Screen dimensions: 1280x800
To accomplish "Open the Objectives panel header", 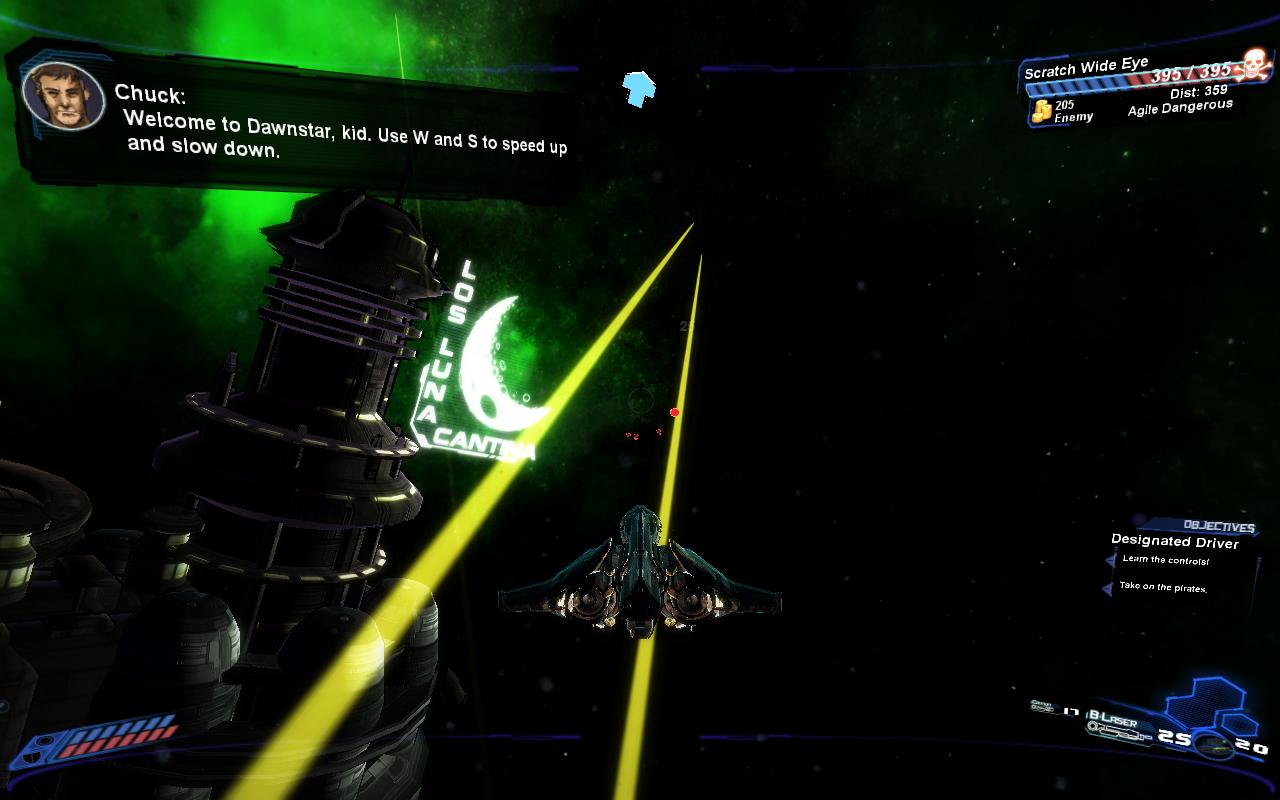I will [1218, 526].
